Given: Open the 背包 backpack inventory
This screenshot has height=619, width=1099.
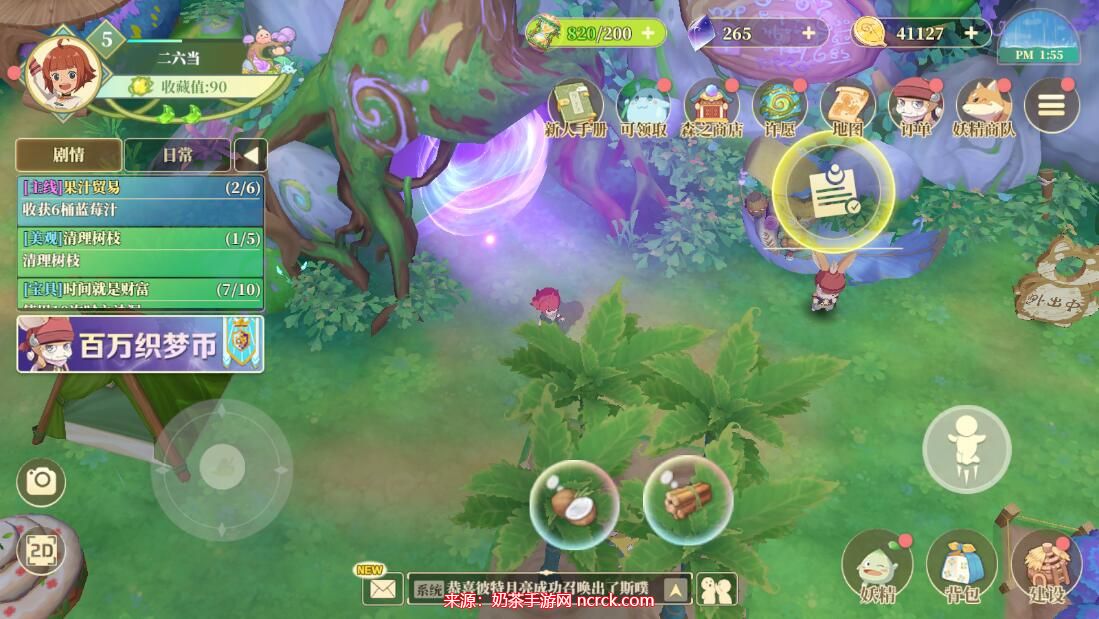Looking at the screenshot, I should (962, 566).
